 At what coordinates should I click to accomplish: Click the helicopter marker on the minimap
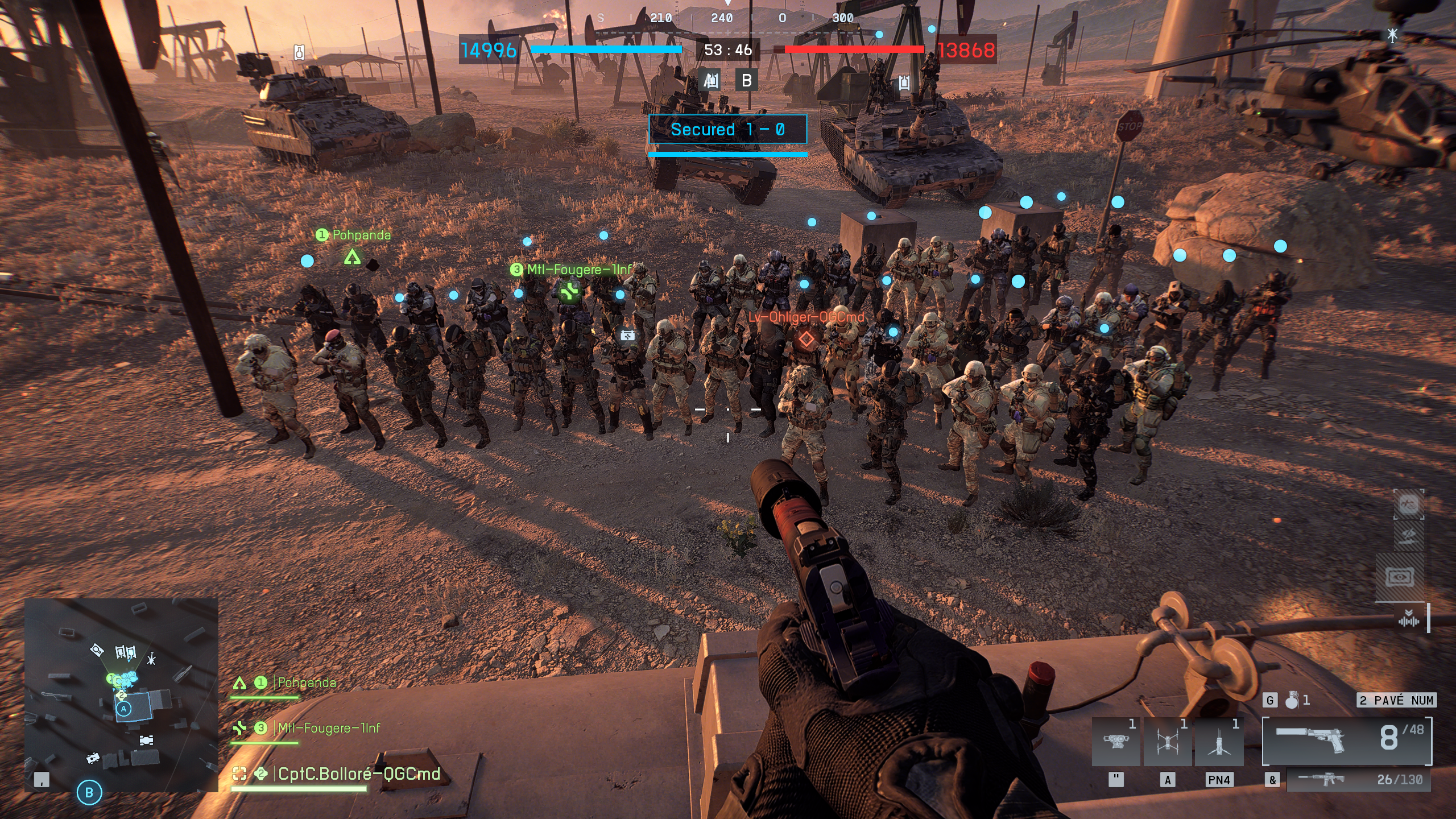pyautogui.click(x=151, y=659)
